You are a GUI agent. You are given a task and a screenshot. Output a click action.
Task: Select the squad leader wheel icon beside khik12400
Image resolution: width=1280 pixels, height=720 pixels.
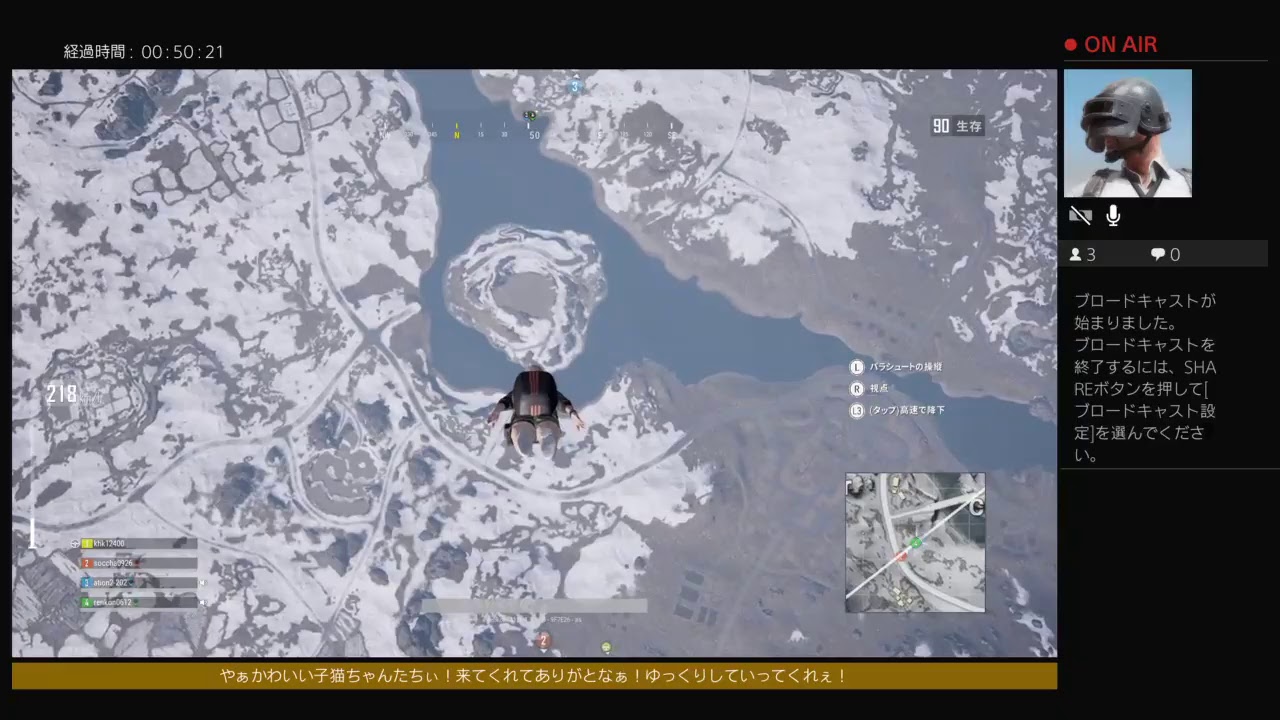pyautogui.click(x=74, y=543)
